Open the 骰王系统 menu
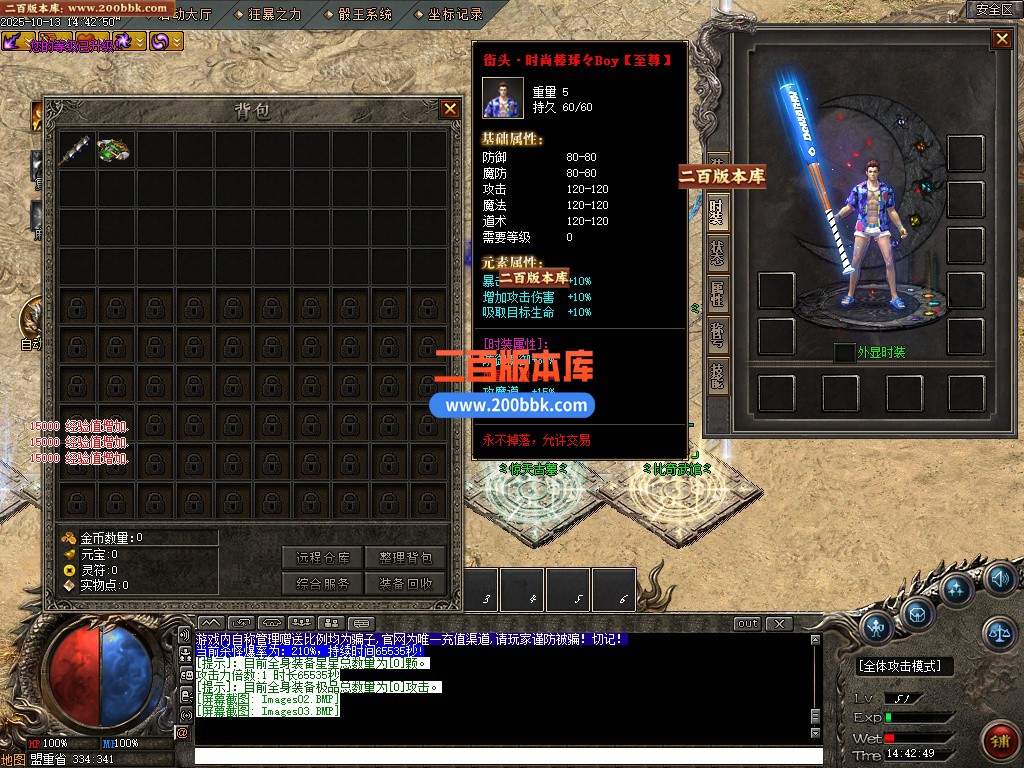1024x768 pixels. click(x=365, y=15)
